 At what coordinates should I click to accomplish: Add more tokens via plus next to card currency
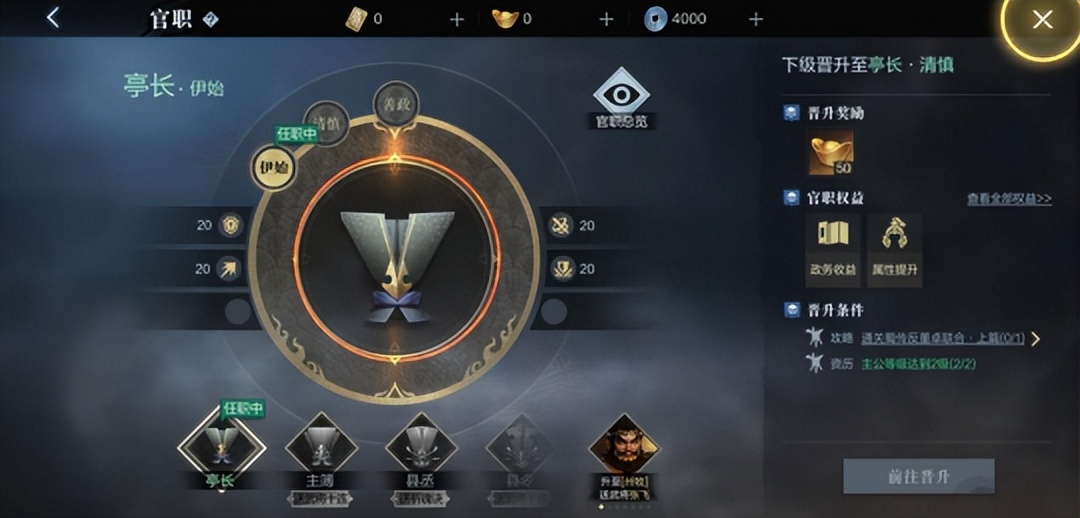click(x=457, y=19)
